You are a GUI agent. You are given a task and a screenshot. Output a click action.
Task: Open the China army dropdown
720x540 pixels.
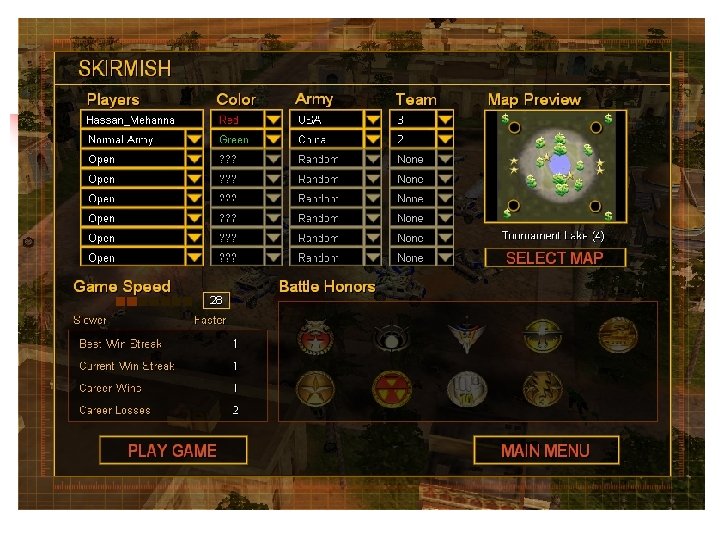(x=373, y=140)
